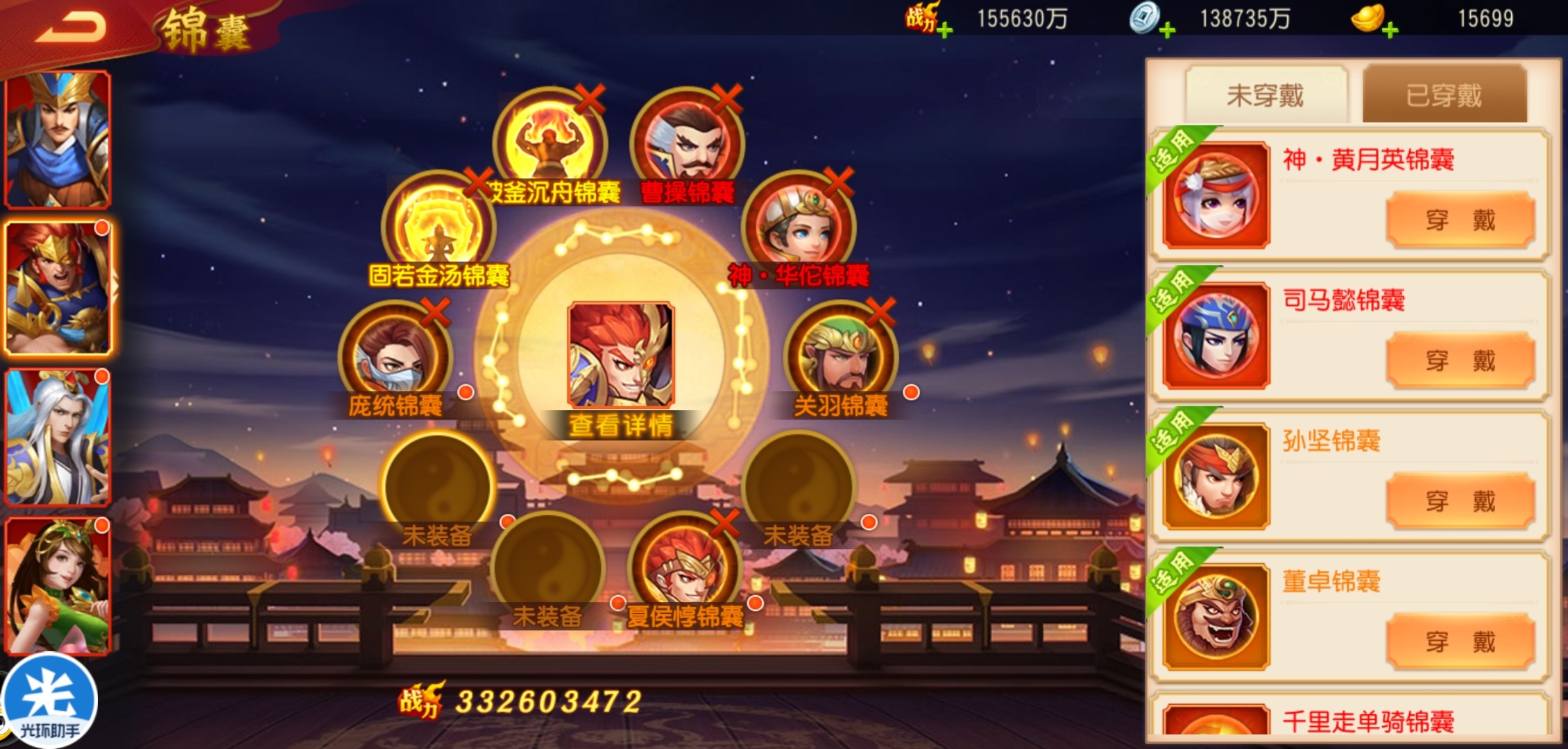Open 查看详情 for the center hero

pyautogui.click(x=620, y=424)
